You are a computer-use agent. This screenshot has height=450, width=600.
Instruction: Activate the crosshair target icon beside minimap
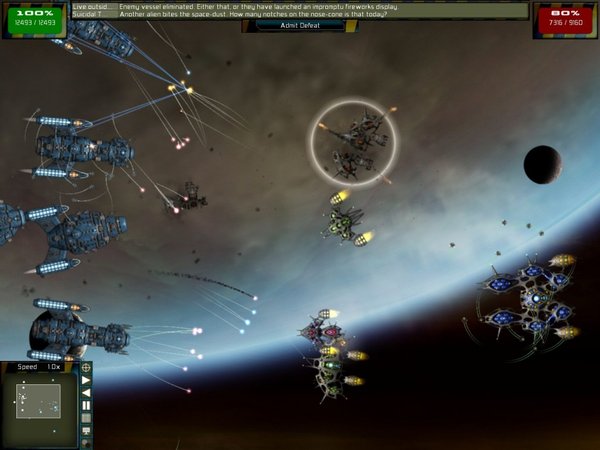coord(86,367)
